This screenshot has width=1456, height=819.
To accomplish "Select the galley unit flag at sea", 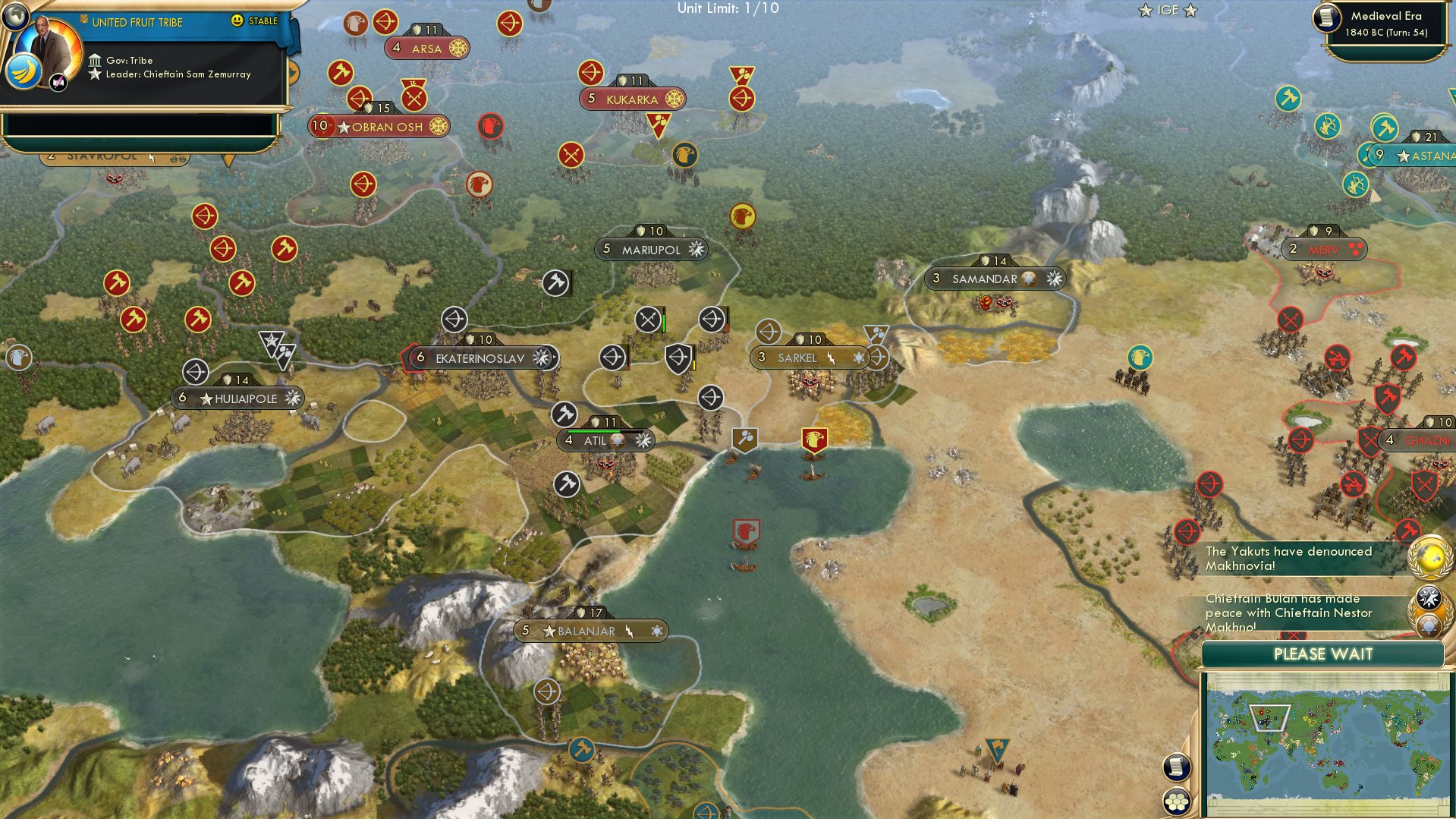I will click(x=745, y=531).
